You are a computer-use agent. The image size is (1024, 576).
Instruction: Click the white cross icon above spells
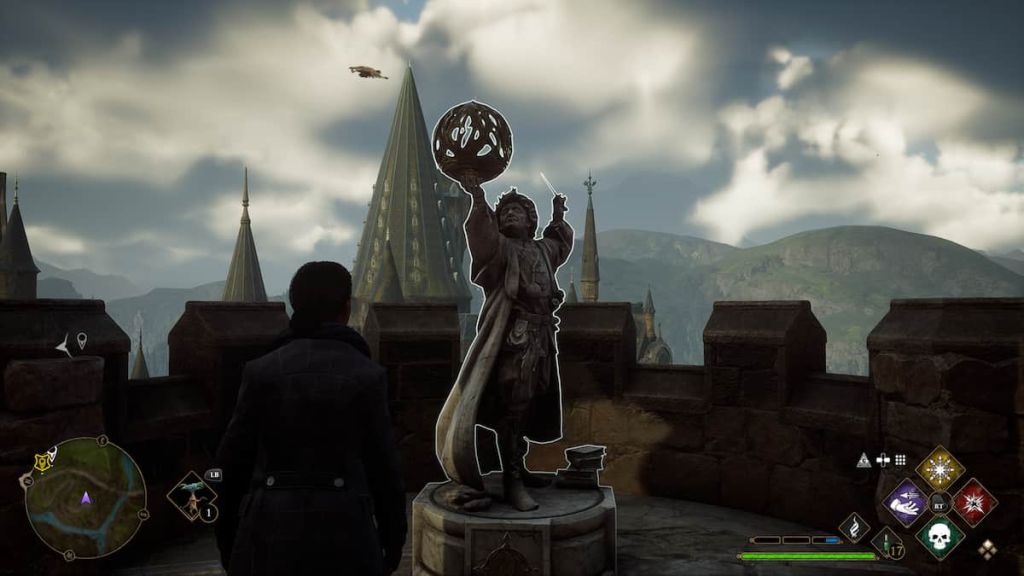[x=882, y=460]
